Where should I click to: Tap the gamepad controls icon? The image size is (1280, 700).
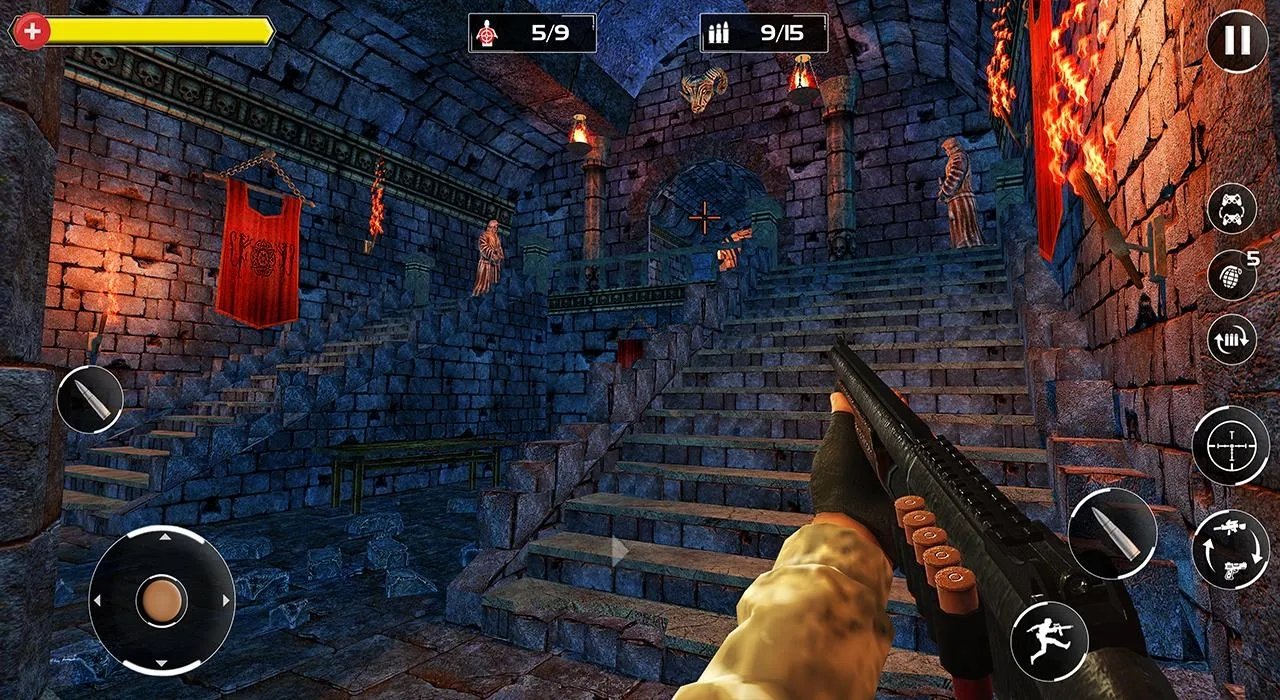(1231, 208)
